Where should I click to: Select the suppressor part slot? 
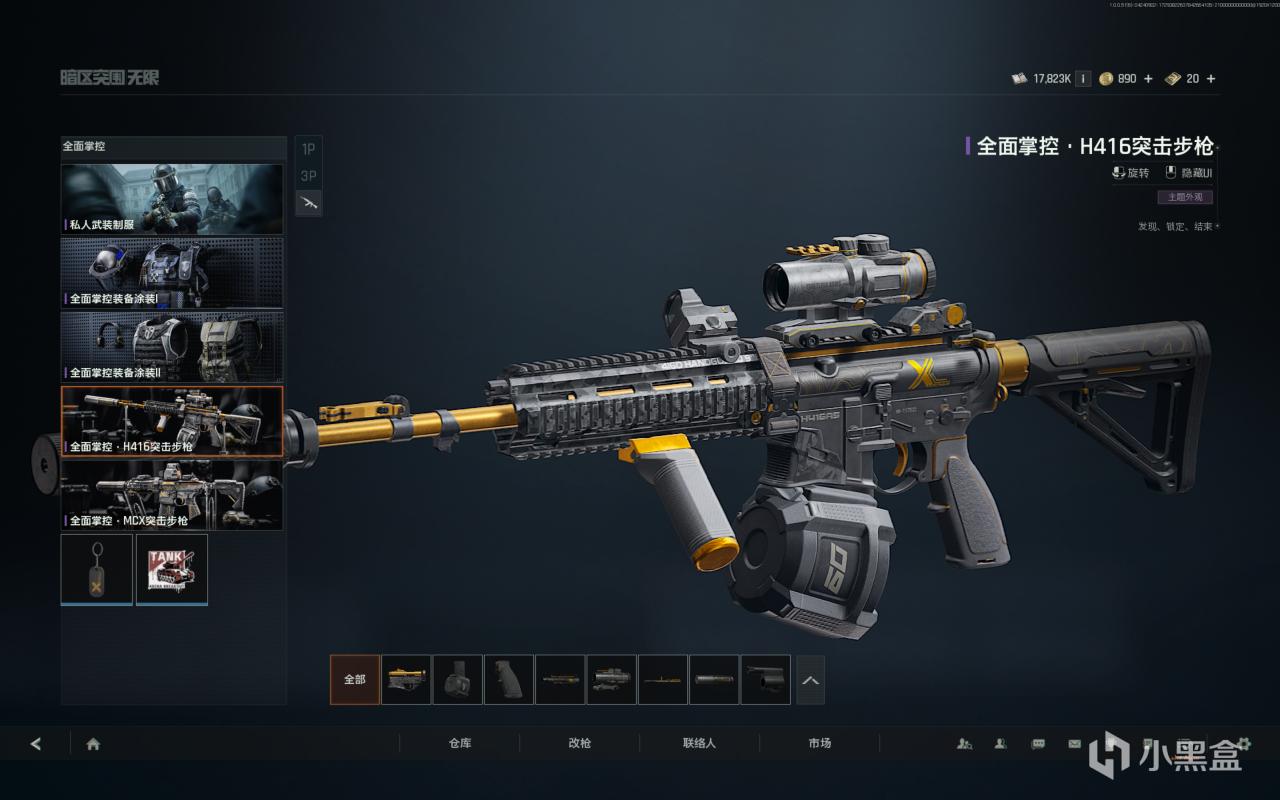(715, 680)
